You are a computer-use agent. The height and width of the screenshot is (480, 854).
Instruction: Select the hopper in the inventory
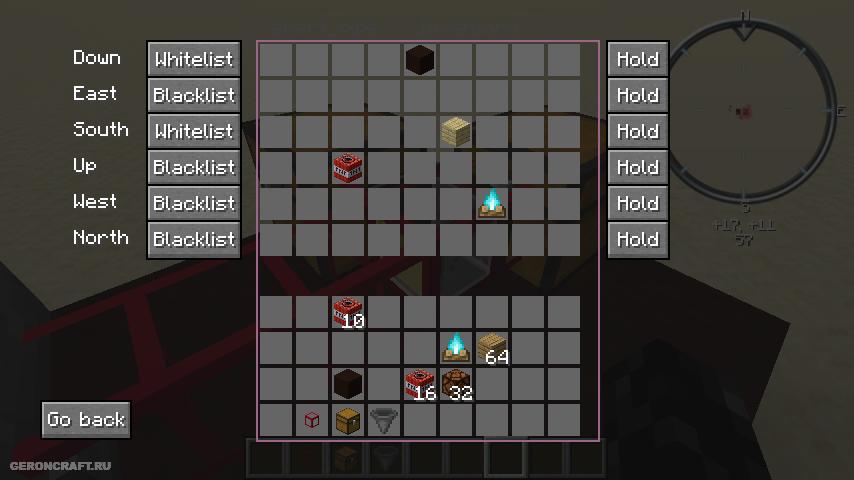click(383, 420)
